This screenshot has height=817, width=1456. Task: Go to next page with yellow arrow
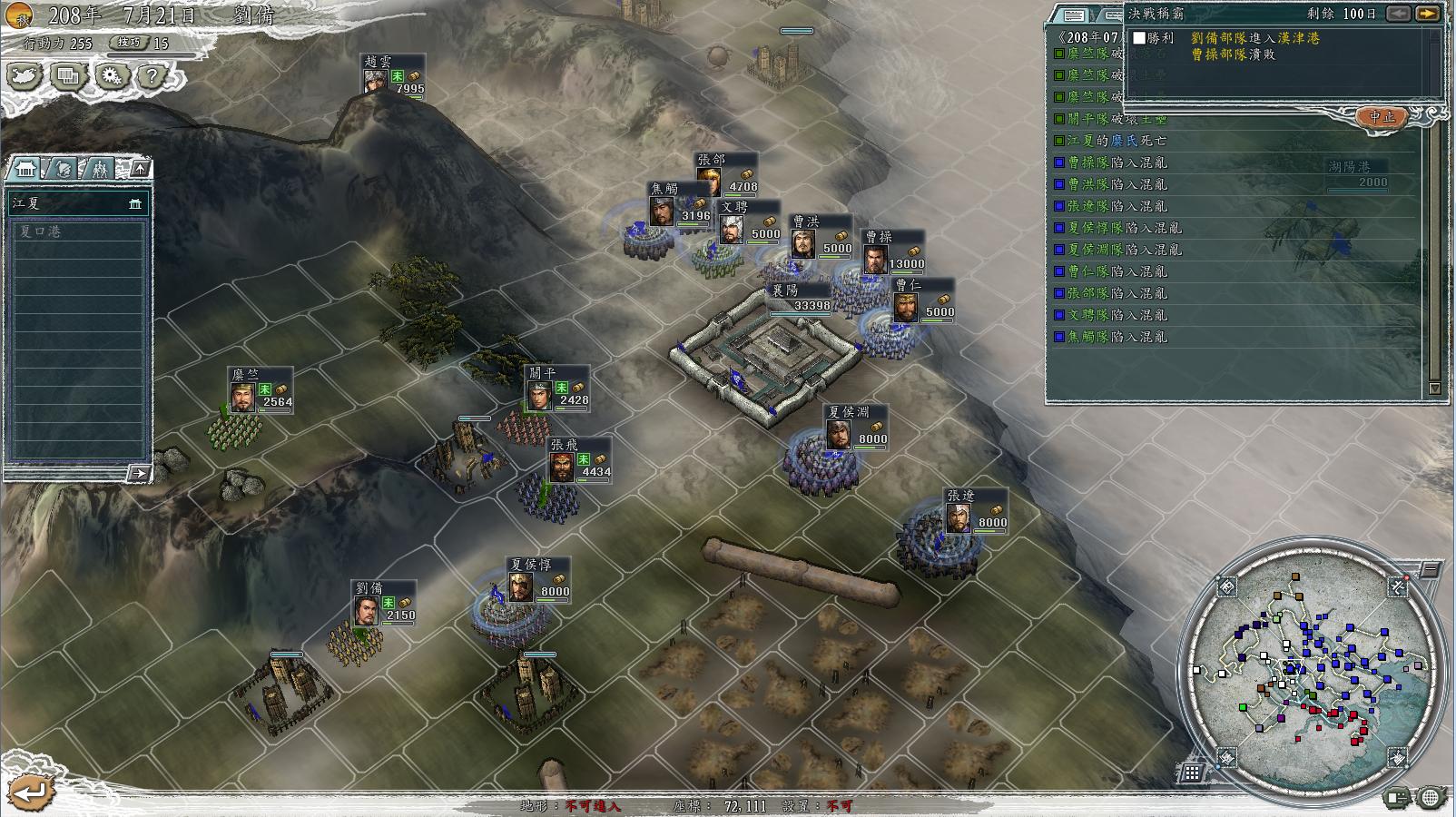point(1428,14)
